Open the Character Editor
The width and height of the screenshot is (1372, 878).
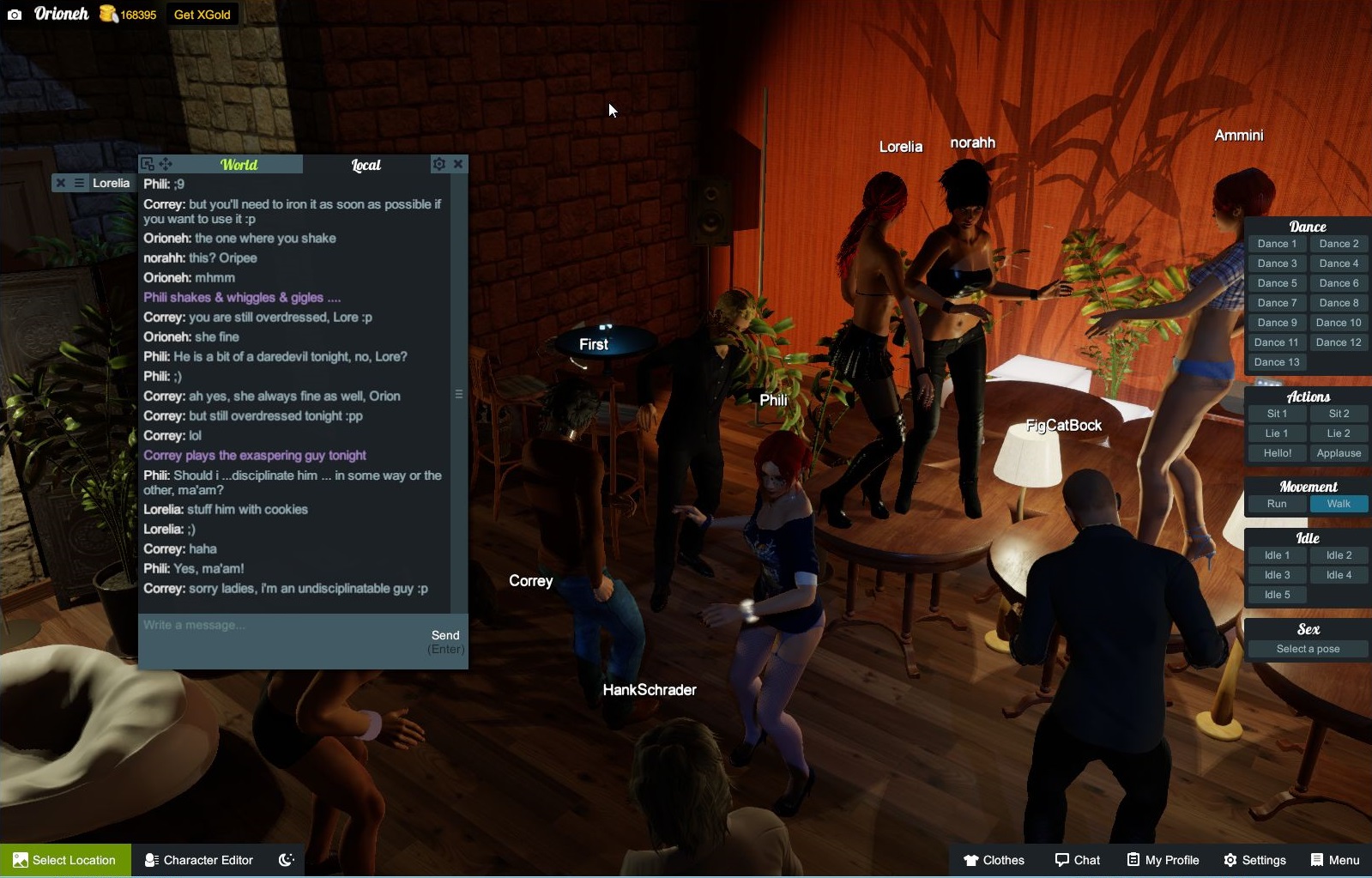coord(198,859)
